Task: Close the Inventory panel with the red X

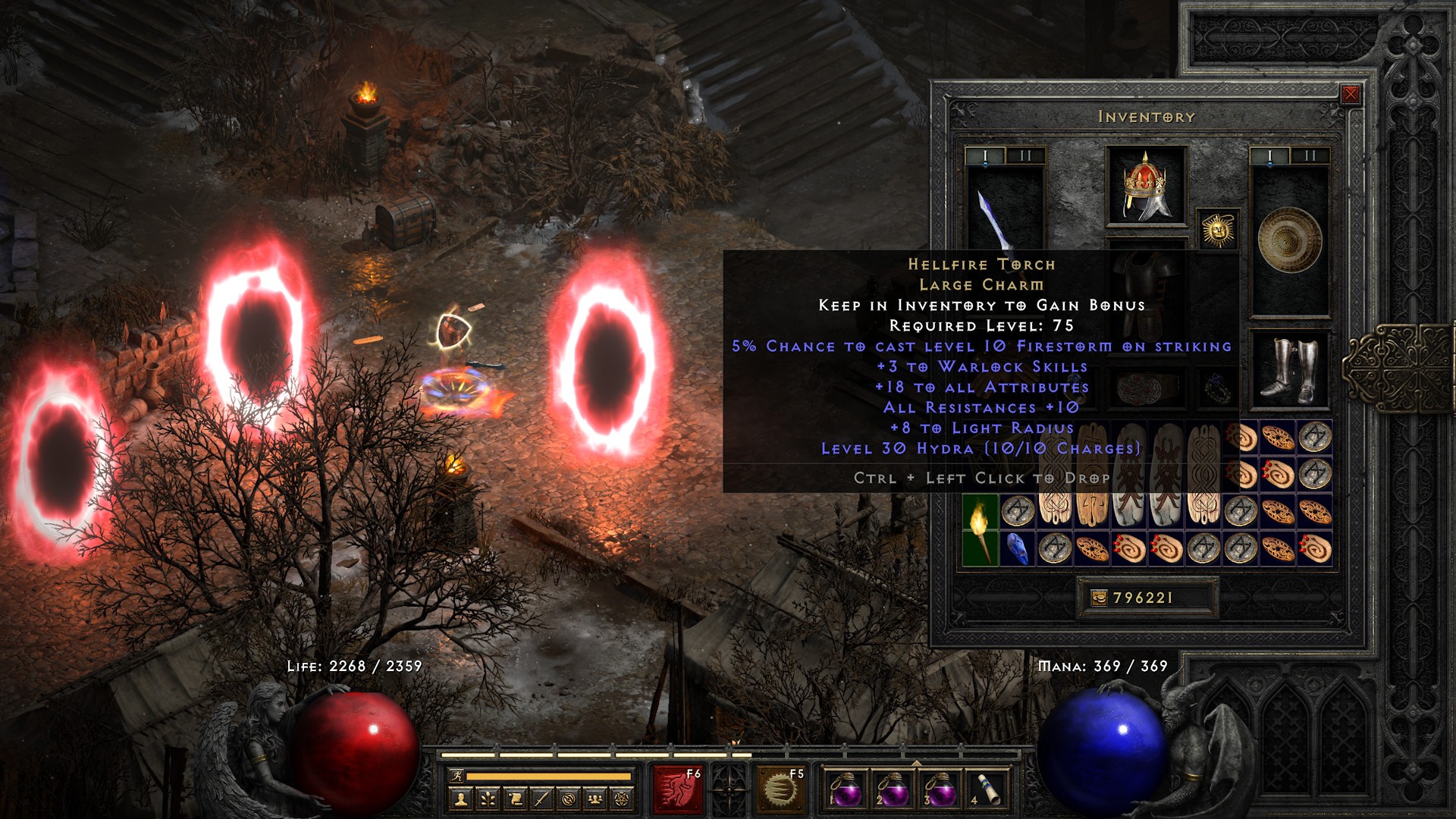Action: pyautogui.click(x=1350, y=93)
